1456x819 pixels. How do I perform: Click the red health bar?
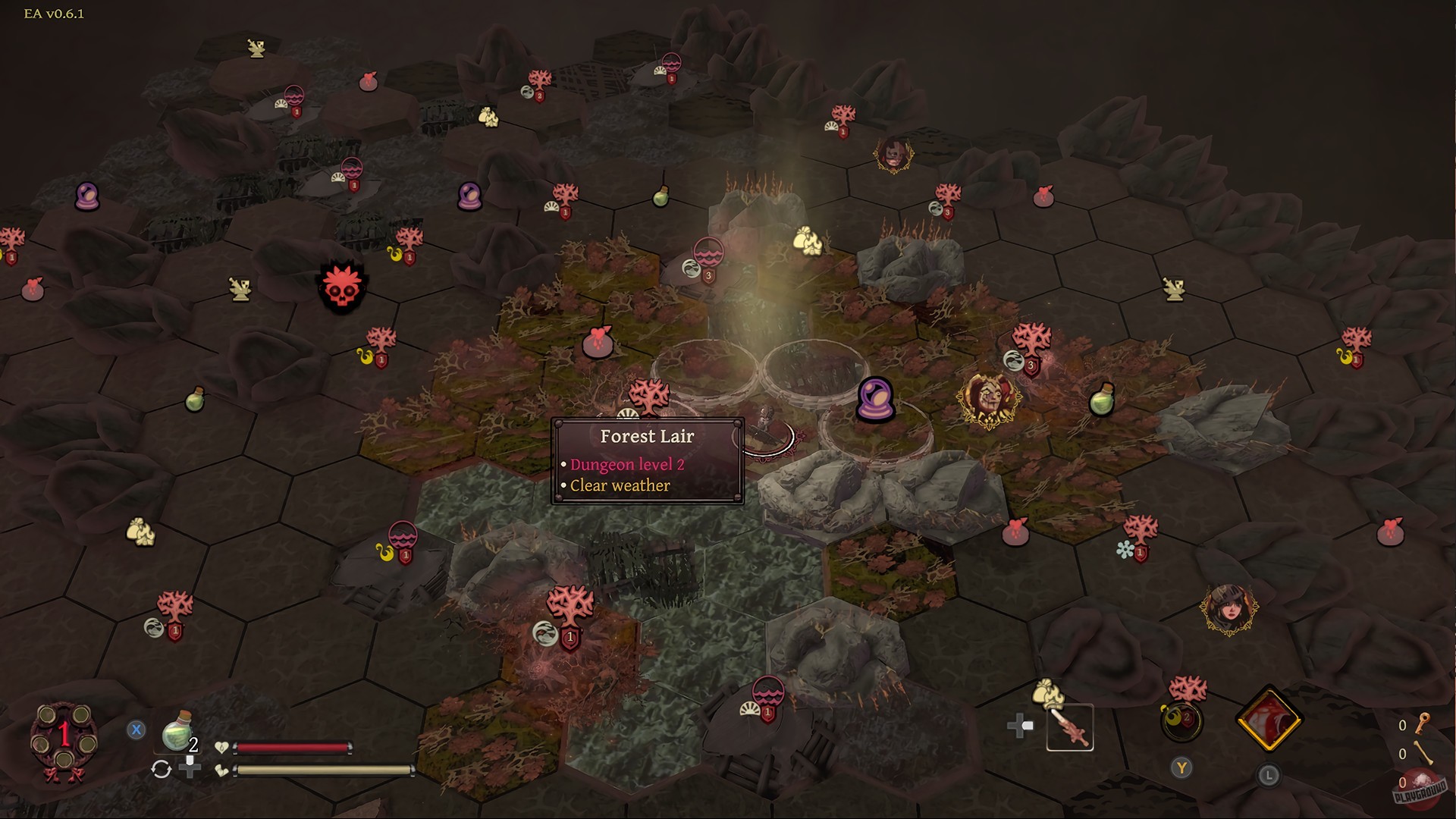pos(294,748)
